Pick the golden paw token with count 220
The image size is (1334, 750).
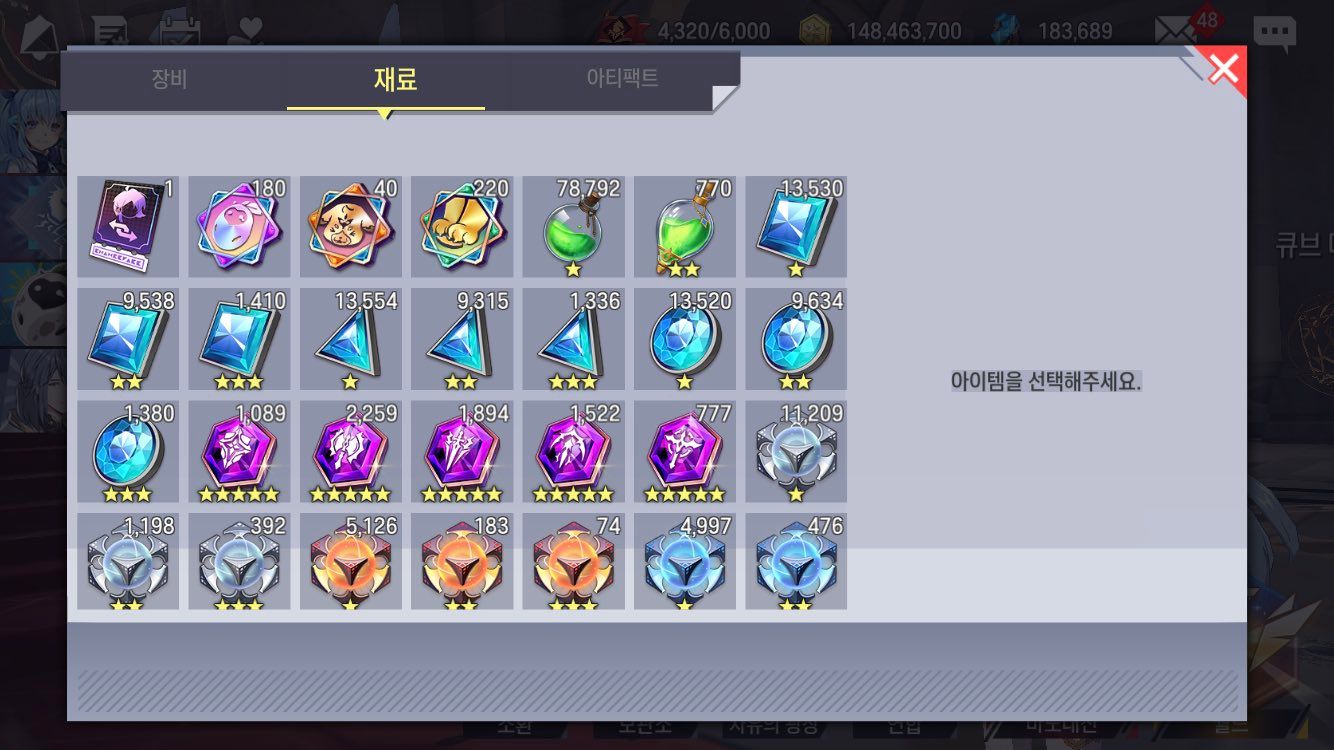[x=462, y=227]
